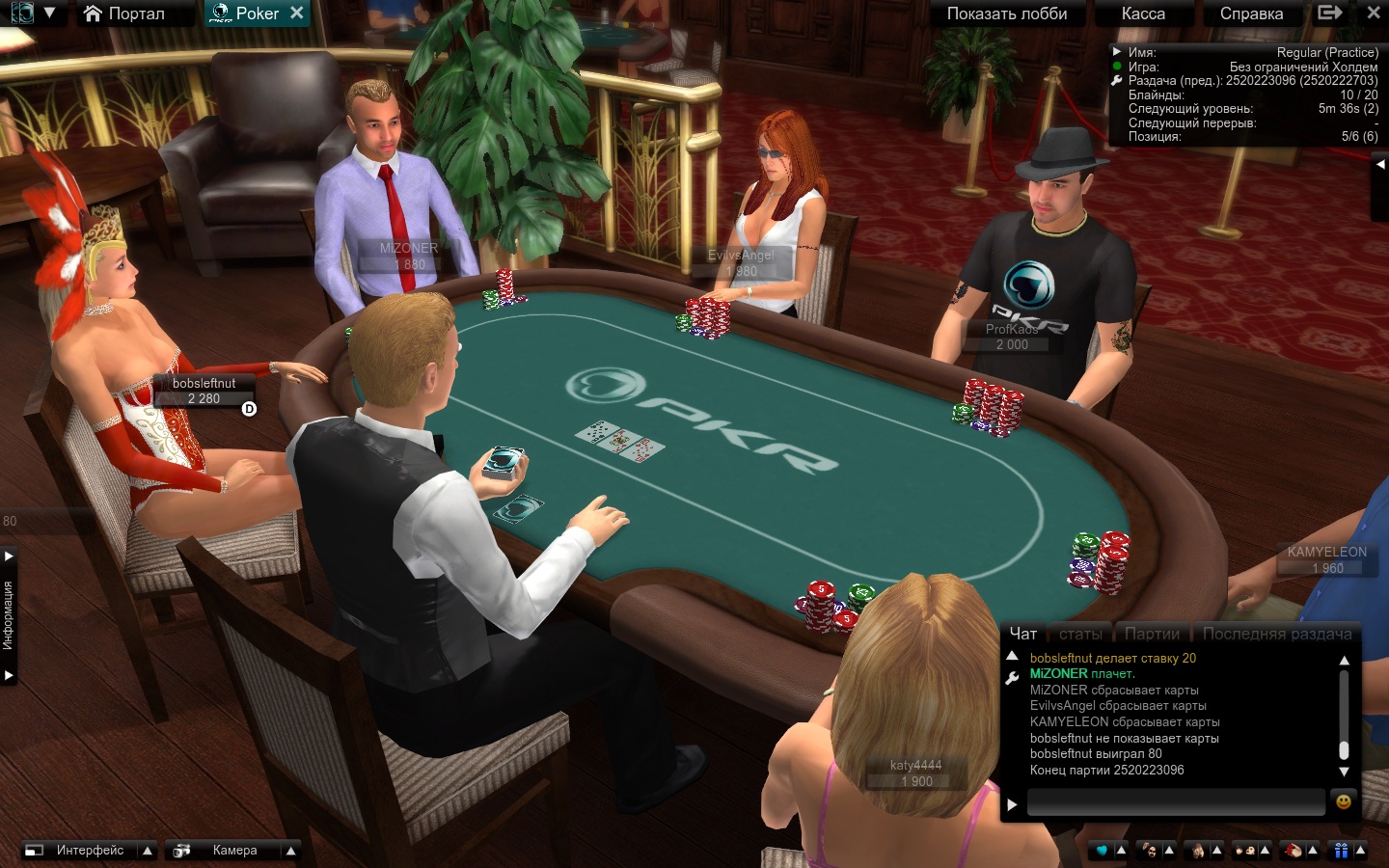
Task: Show the Последняя раздача tab
Action: [x=1277, y=634]
